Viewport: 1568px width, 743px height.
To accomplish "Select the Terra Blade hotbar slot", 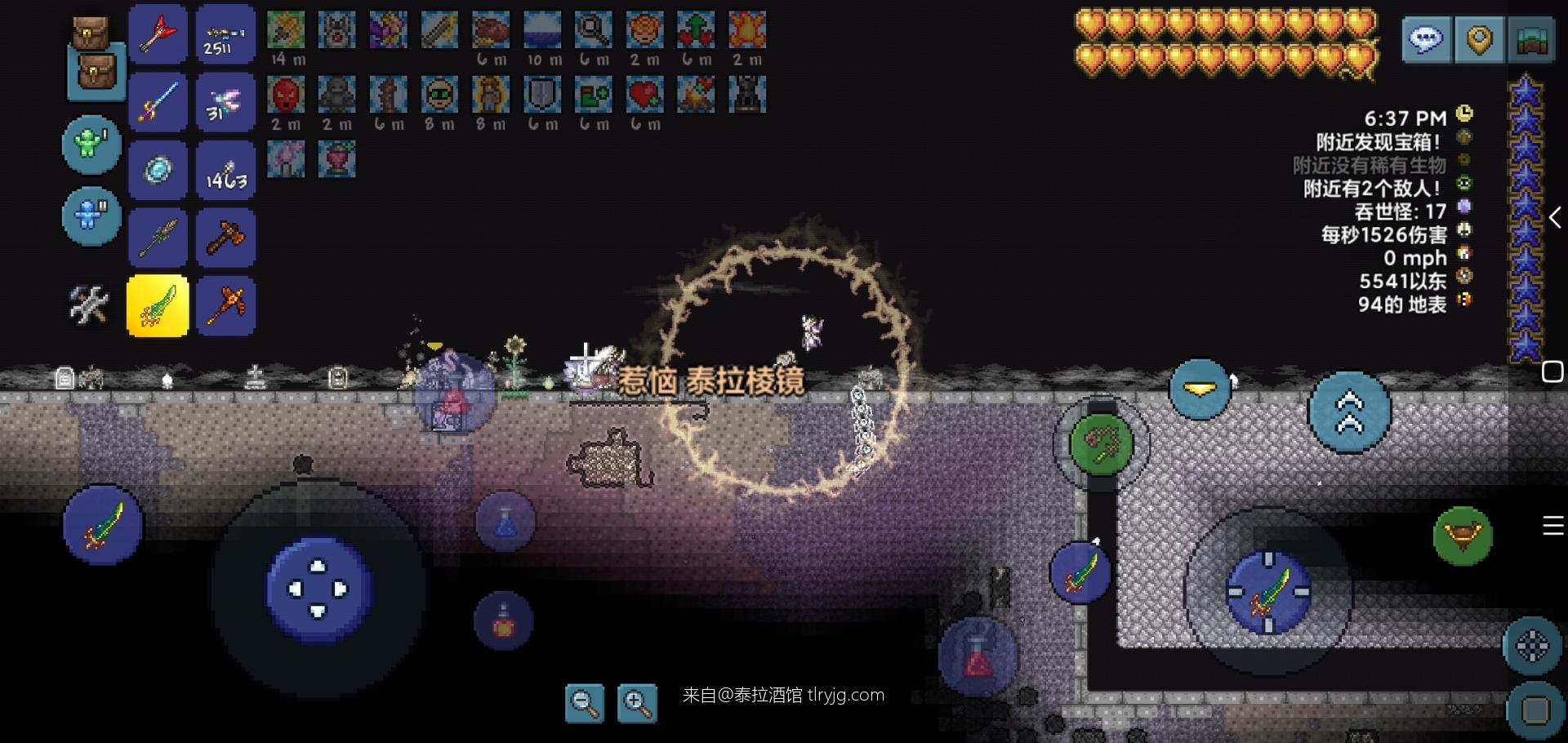I will click(158, 305).
